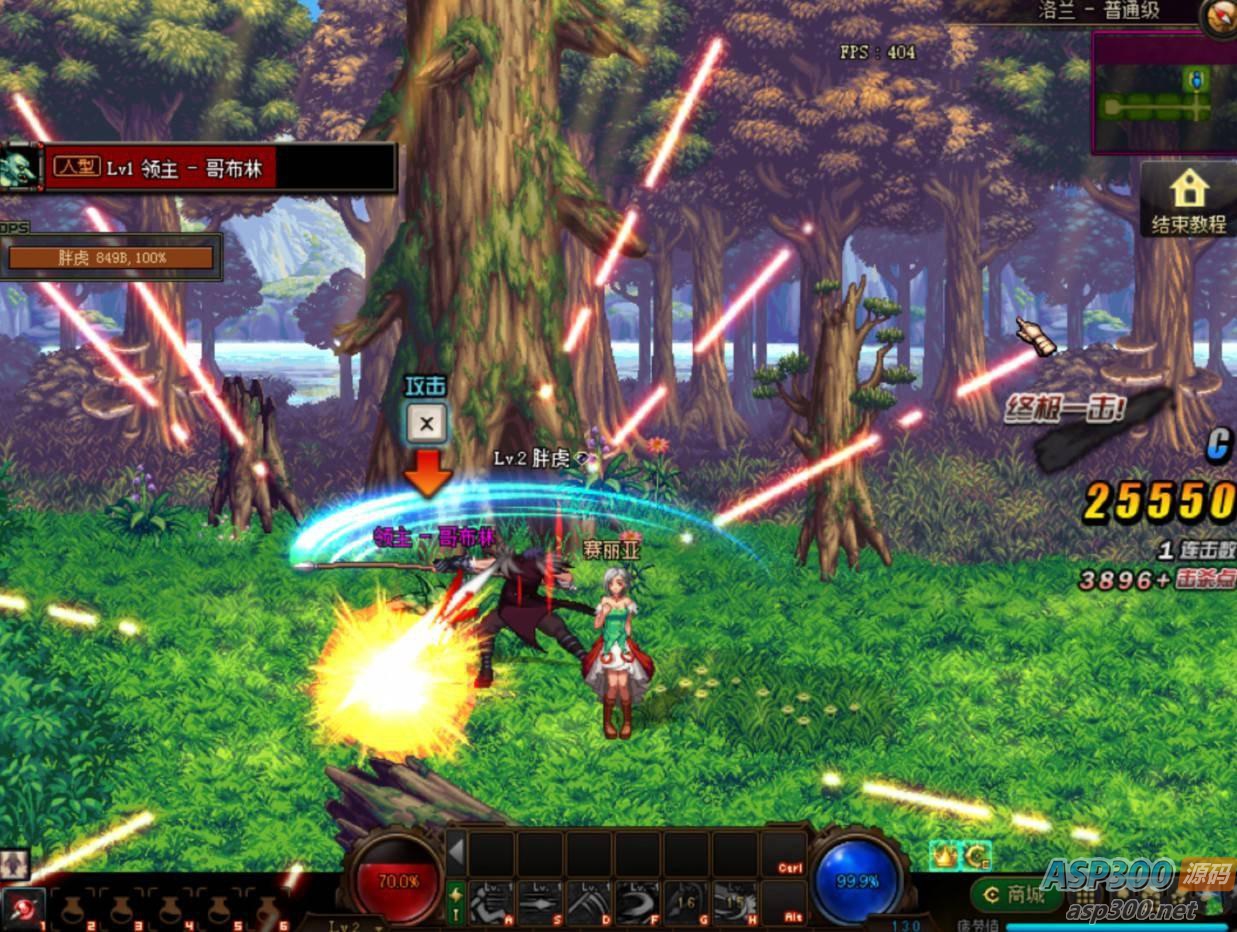Activate the skill bound to A

[492, 902]
